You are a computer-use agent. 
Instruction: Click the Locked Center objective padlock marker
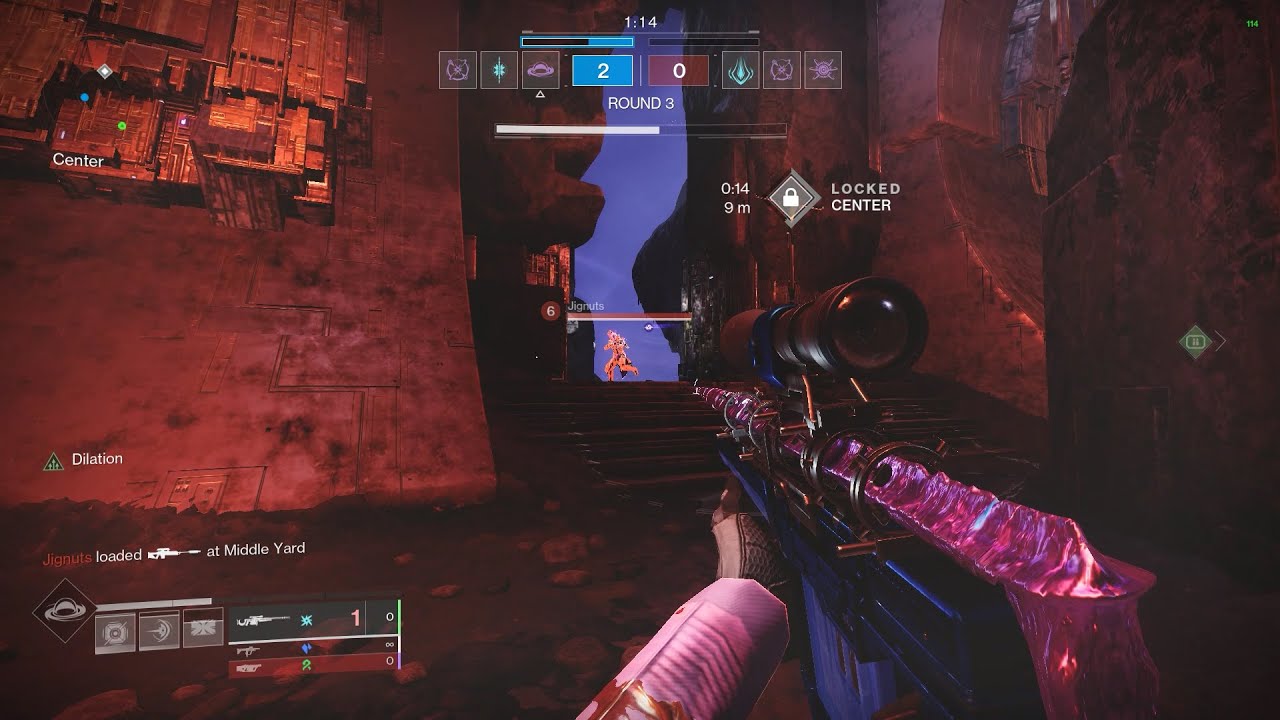(791, 197)
